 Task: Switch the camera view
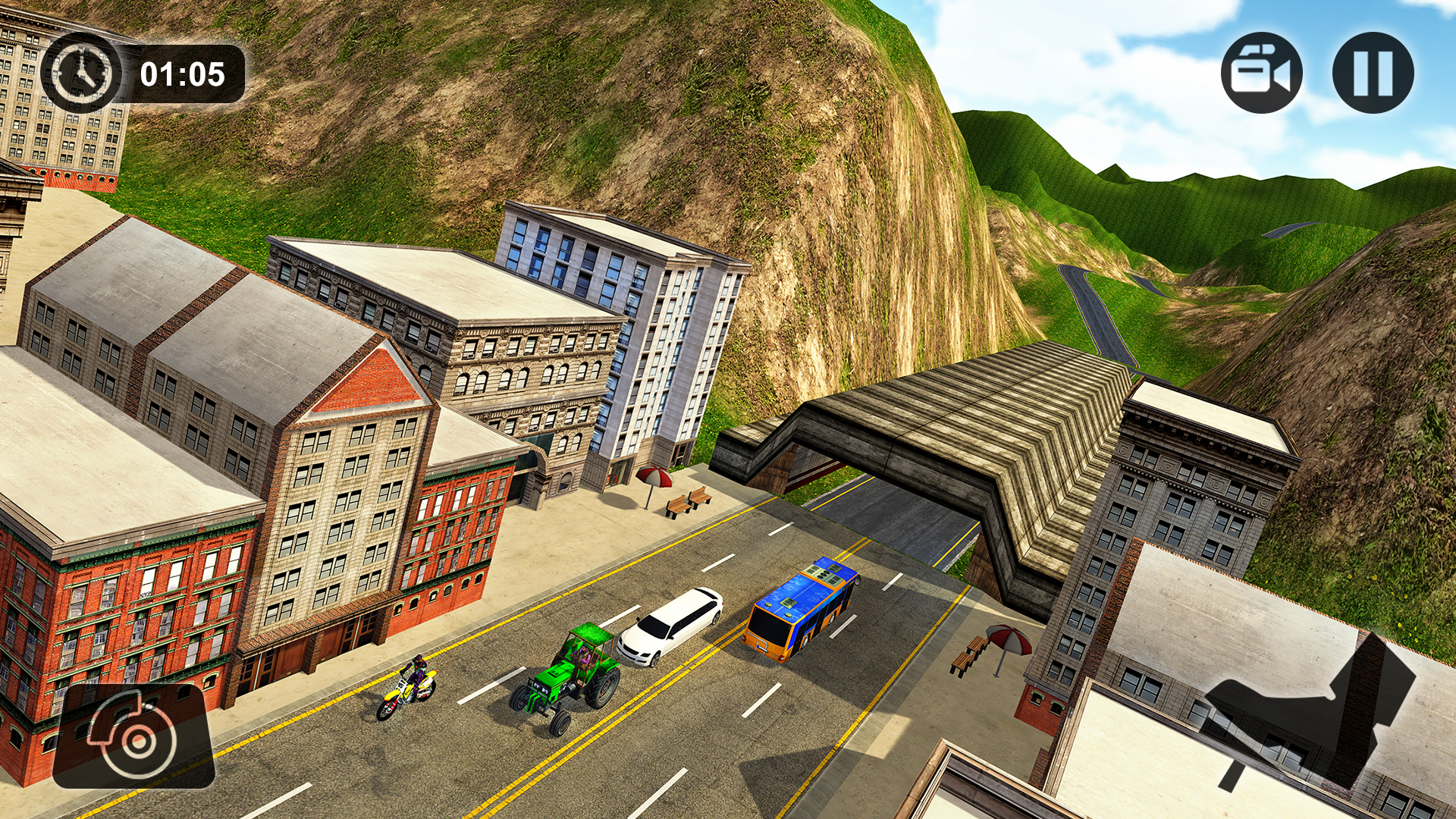click(x=1261, y=73)
